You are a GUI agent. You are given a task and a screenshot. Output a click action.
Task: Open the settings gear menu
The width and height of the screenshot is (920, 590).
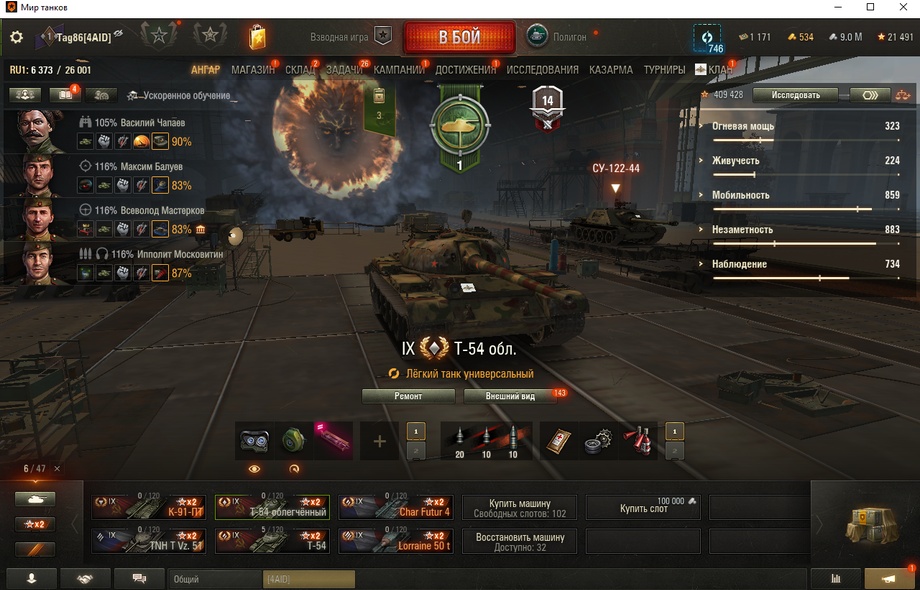(16, 37)
